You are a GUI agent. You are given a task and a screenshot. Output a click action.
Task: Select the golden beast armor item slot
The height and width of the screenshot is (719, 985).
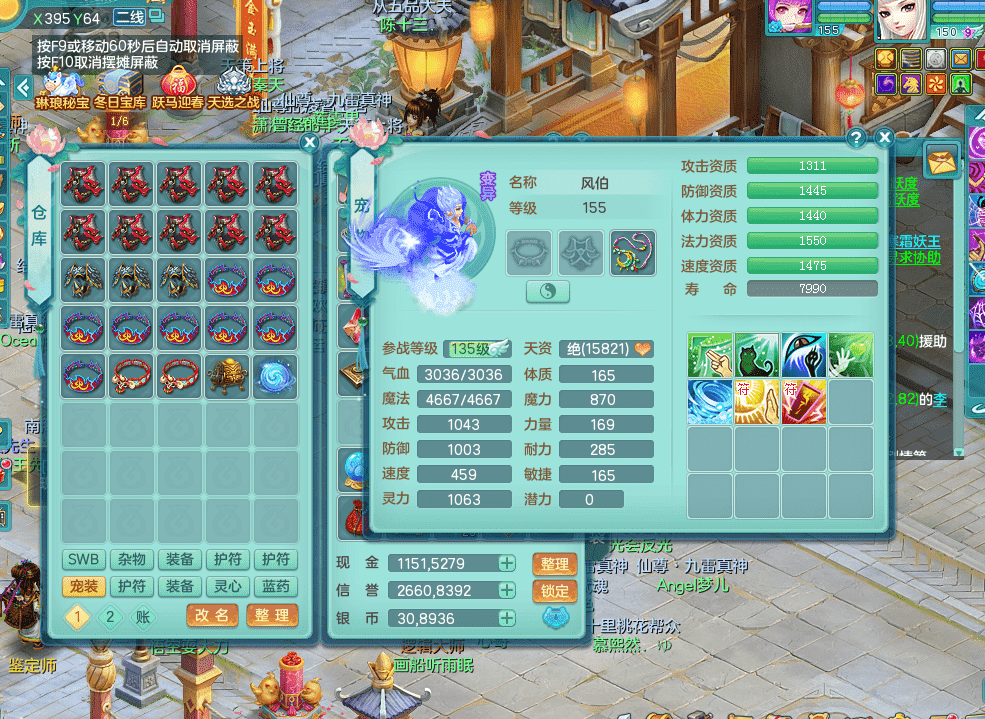[228, 374]
